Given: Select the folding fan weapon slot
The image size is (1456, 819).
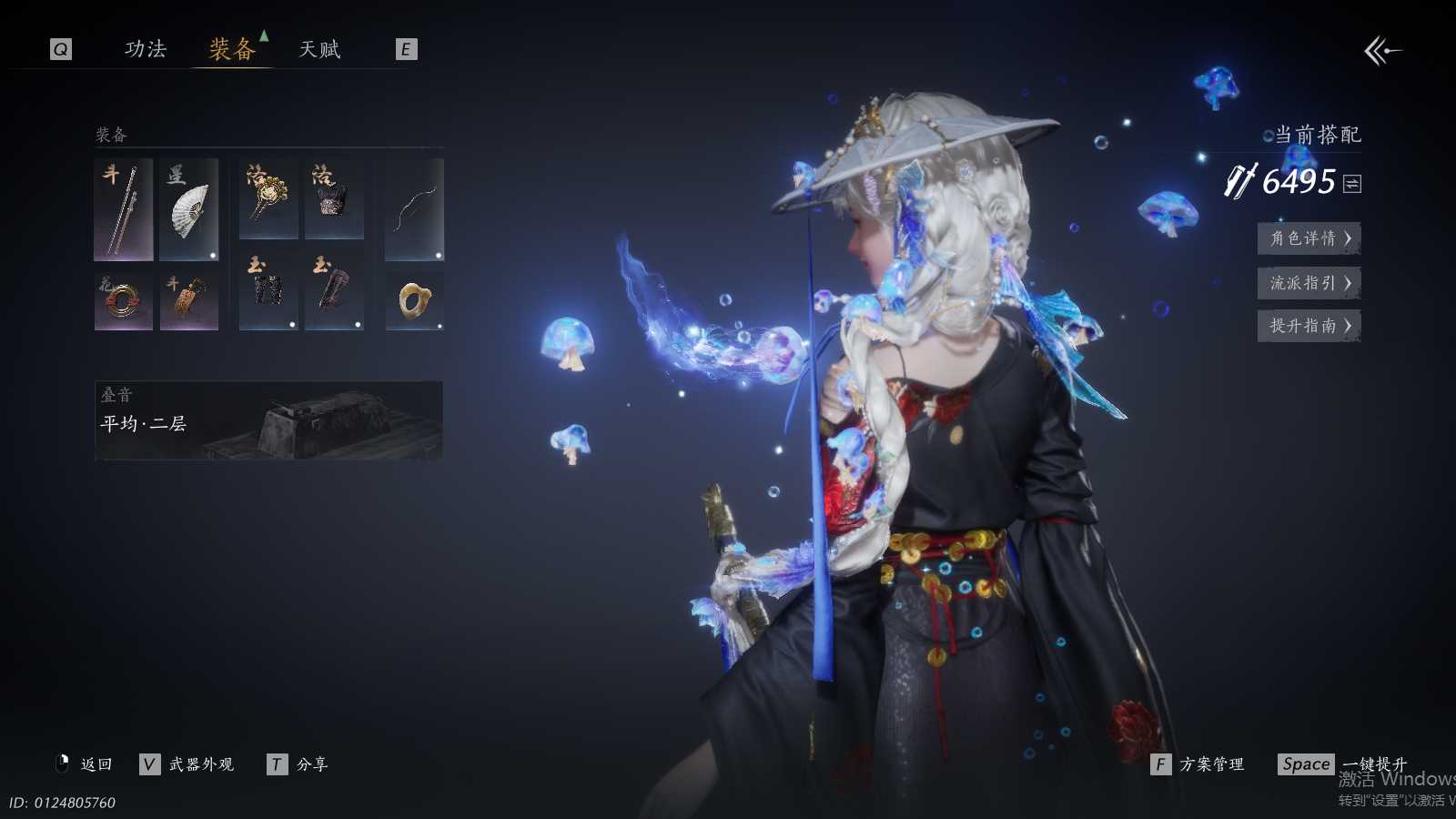Looking at the screenshot, I should pos(189,209).
